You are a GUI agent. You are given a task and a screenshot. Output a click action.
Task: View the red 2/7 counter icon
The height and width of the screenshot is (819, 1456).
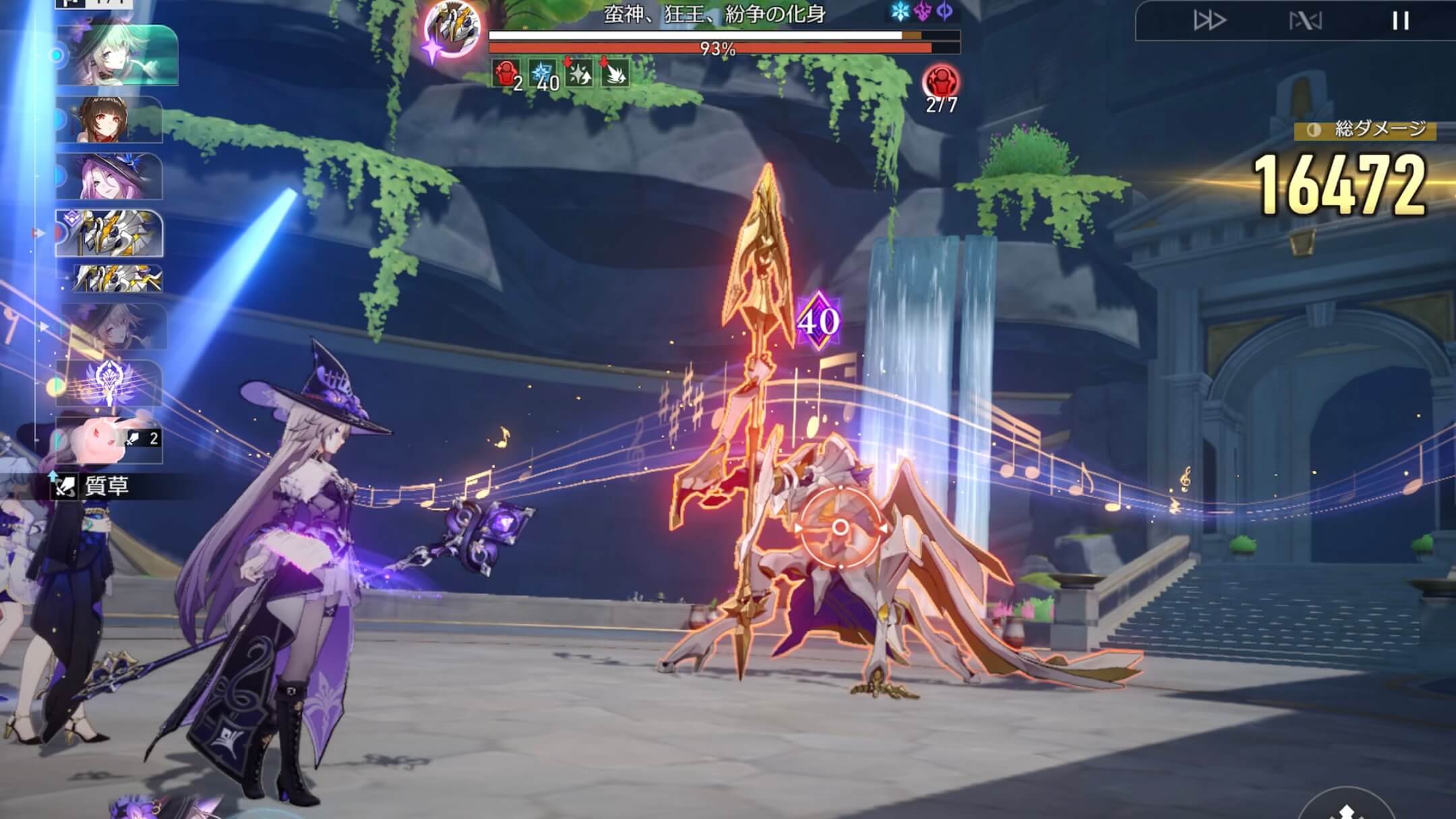click(x=940, y=84)
